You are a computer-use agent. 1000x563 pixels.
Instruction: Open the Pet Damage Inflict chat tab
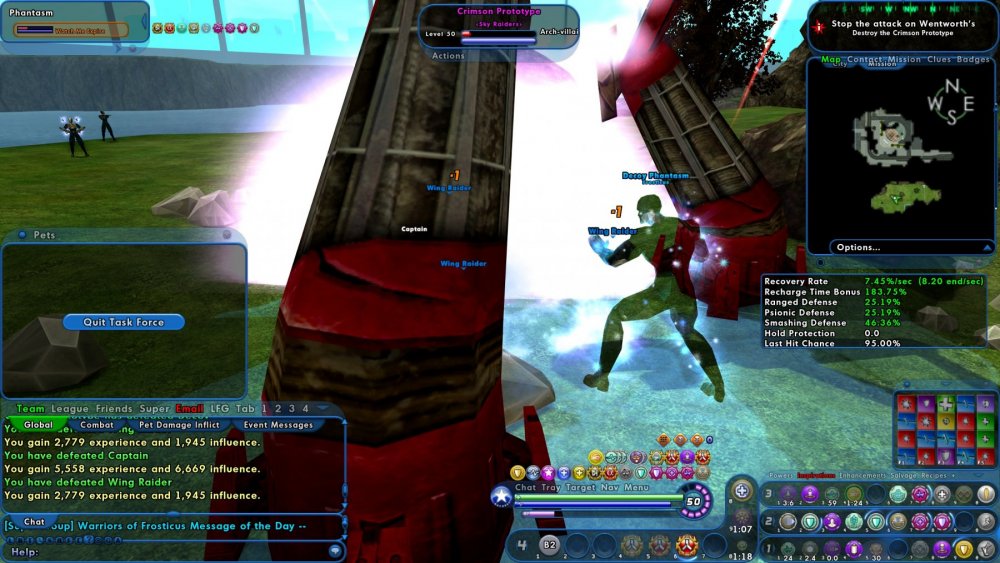(x=179, y=425)
